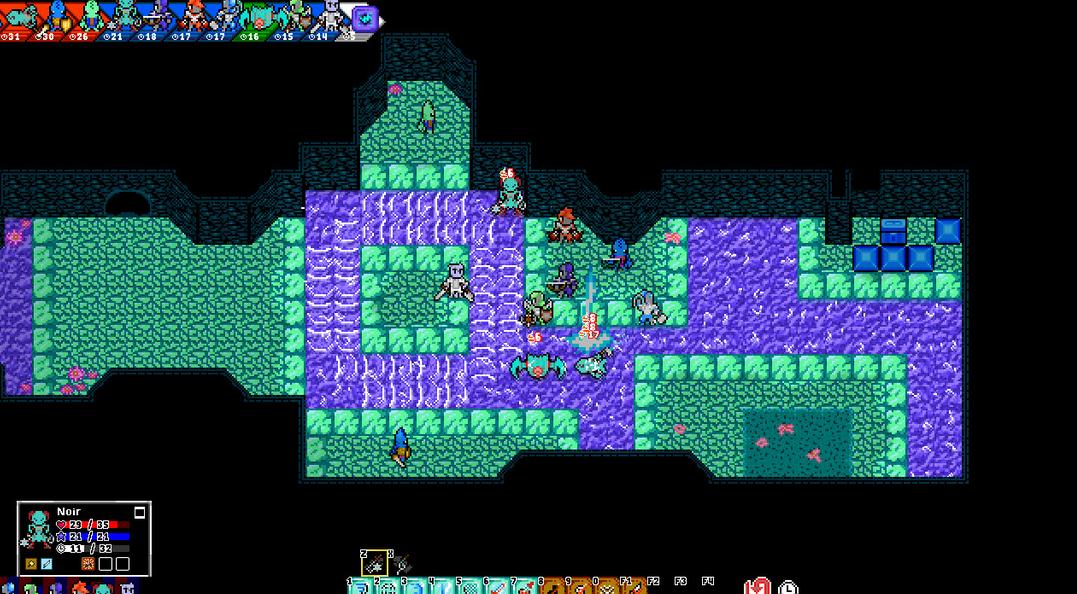Select the green bat portrait with turn 16

[x=259, y=17]
